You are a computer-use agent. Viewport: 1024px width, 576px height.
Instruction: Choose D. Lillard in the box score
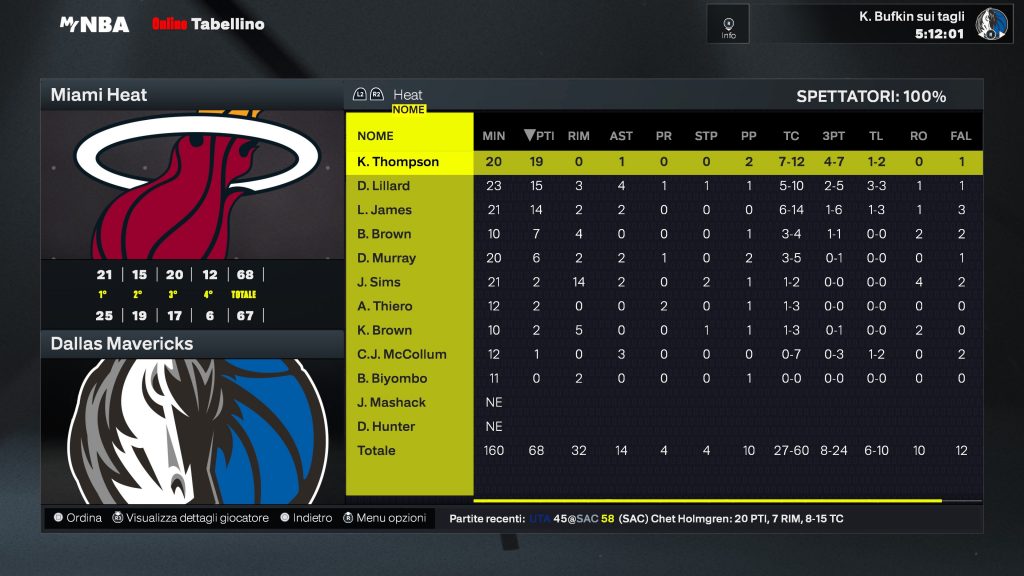384,186
